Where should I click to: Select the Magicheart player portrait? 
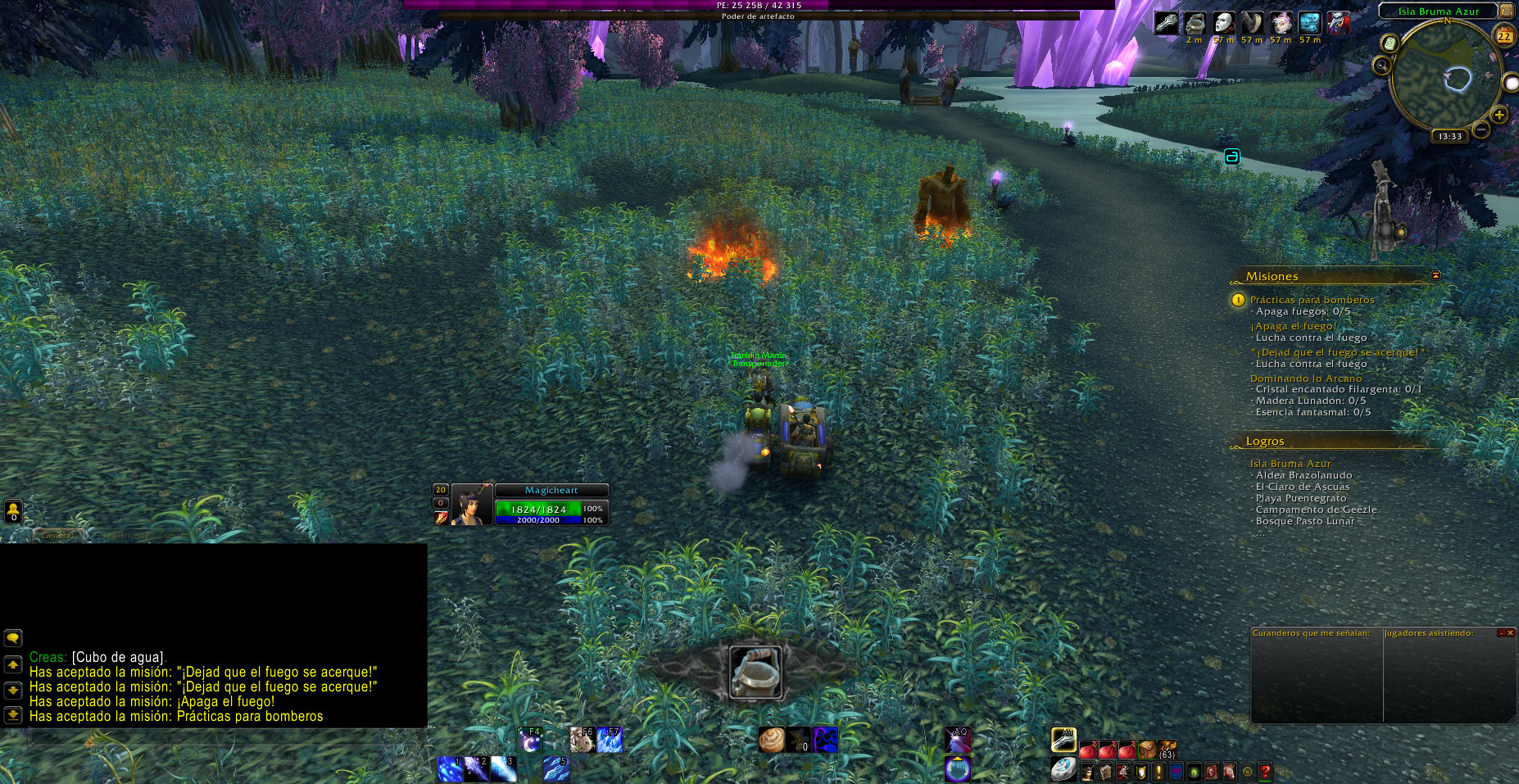pos(471,505)
